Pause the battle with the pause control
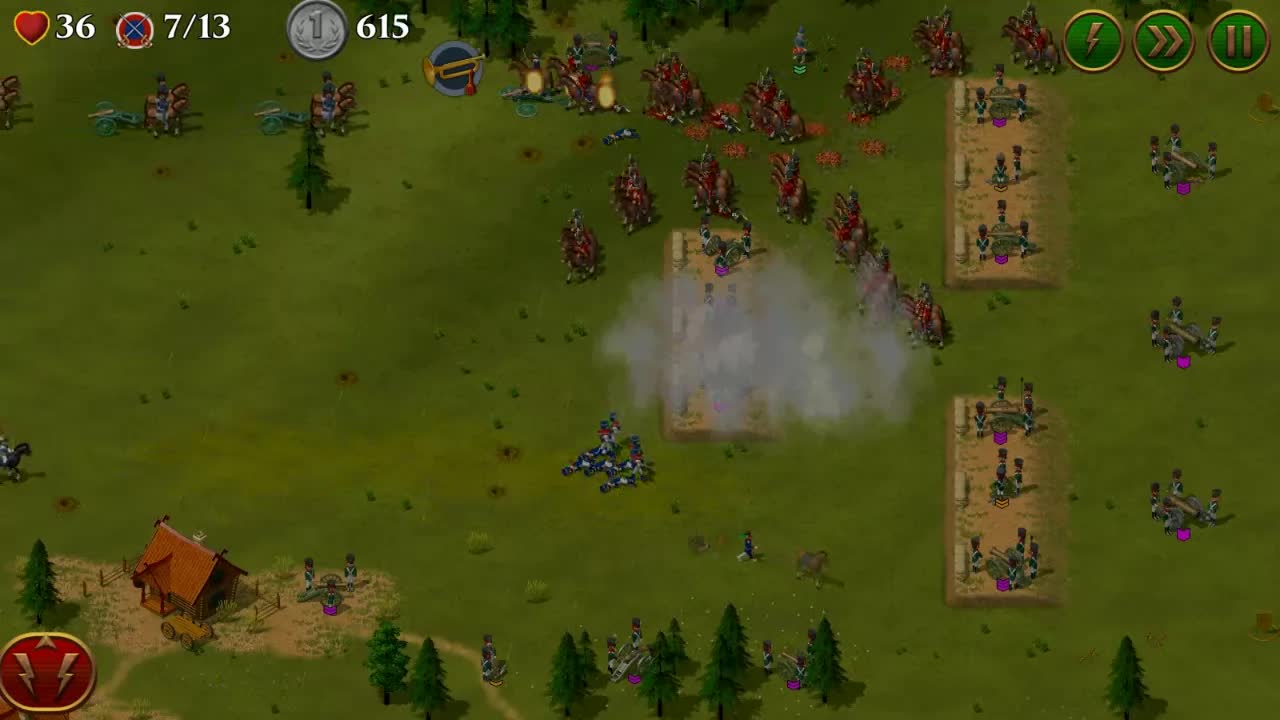 point(1237,41)
